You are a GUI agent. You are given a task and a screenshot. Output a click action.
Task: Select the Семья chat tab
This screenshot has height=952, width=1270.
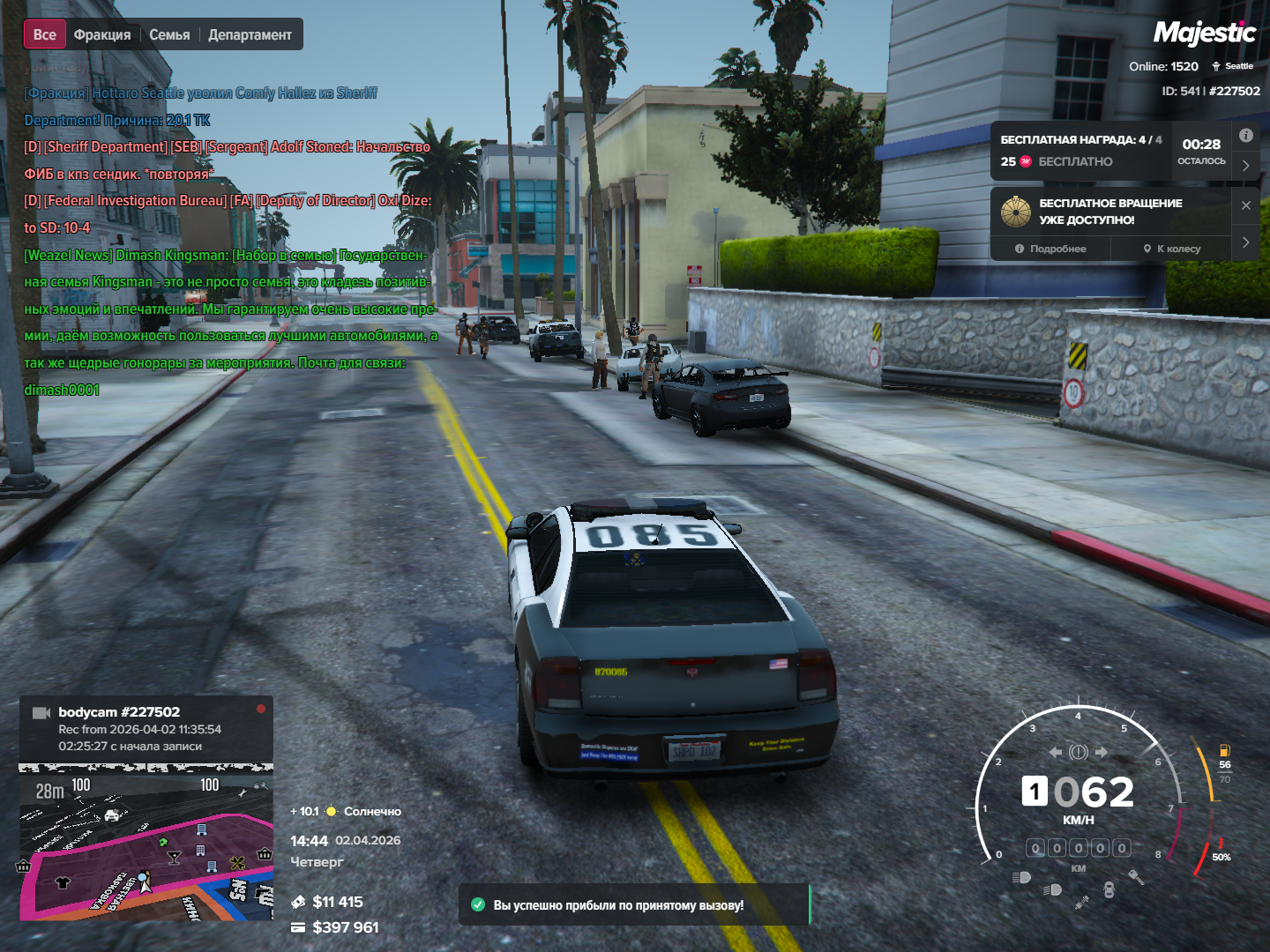point(169,34)
